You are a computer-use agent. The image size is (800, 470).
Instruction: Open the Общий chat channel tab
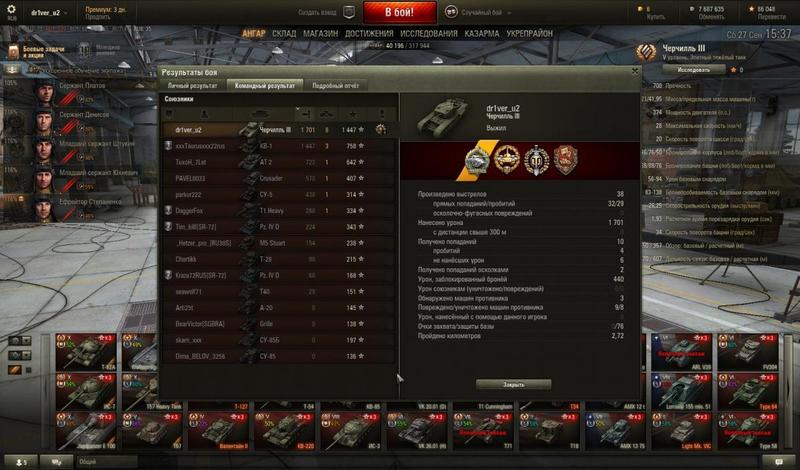(x=88, y=461)
